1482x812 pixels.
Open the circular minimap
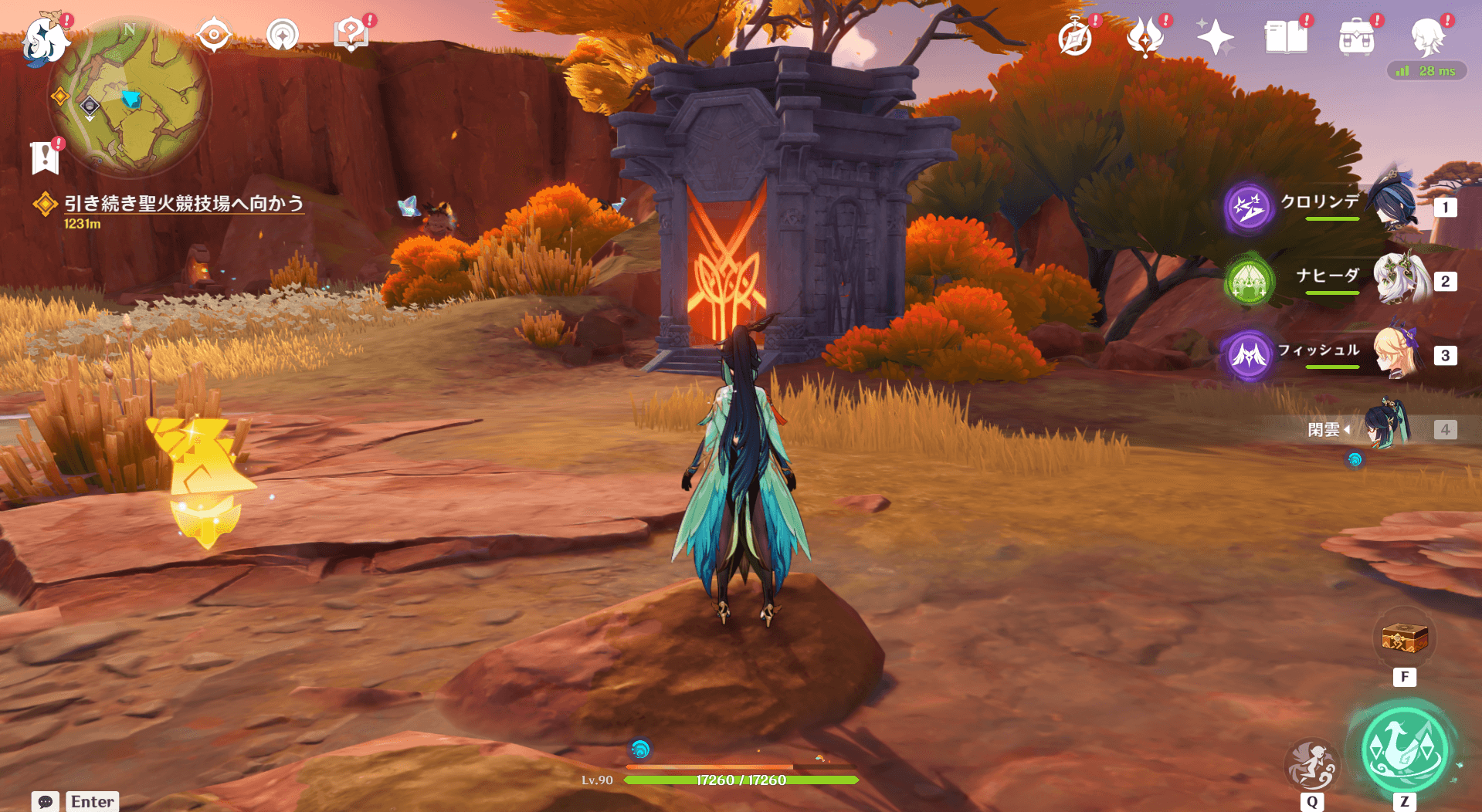[130, 96]
